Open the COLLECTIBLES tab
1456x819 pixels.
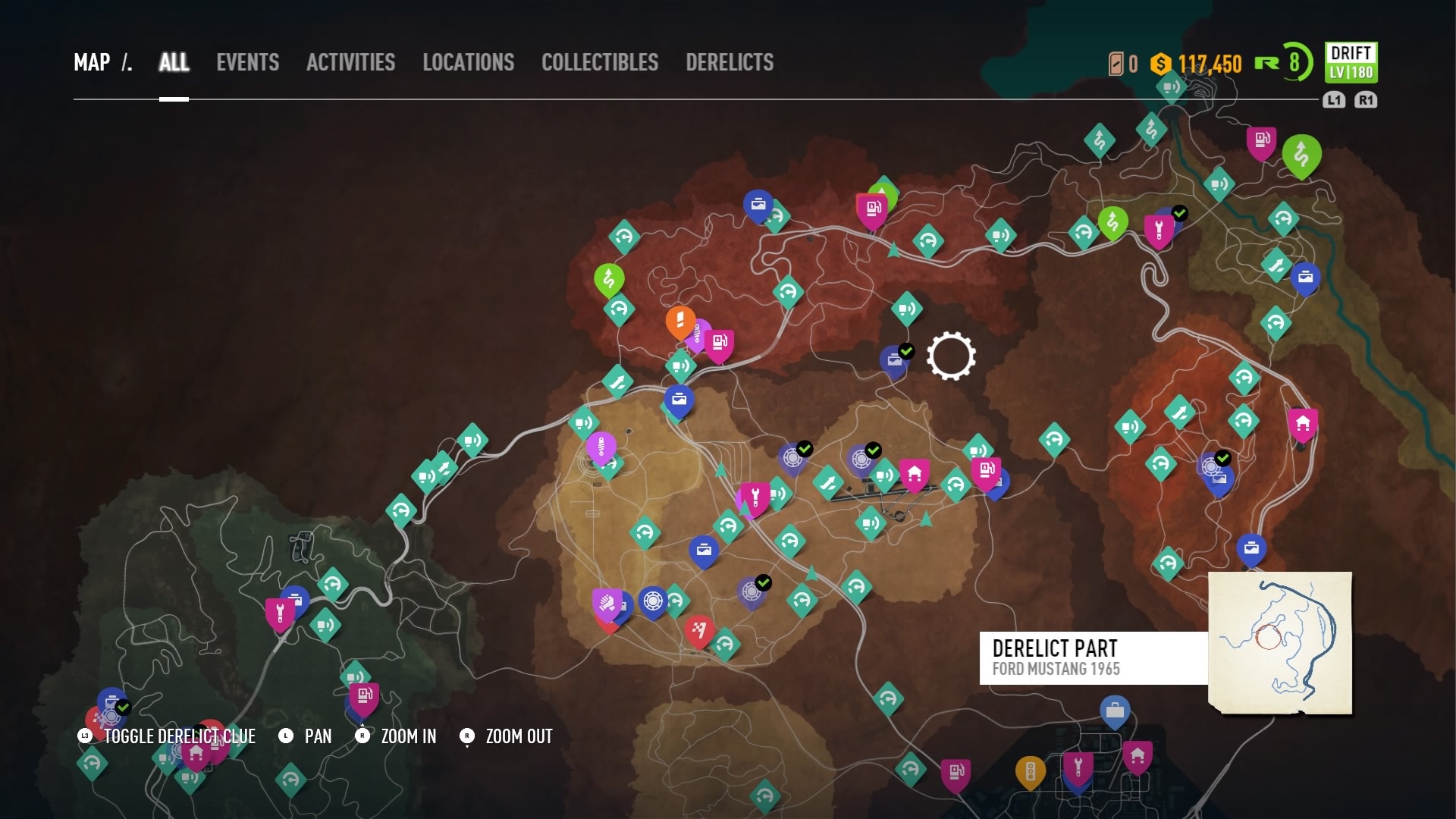coord(600,63)
